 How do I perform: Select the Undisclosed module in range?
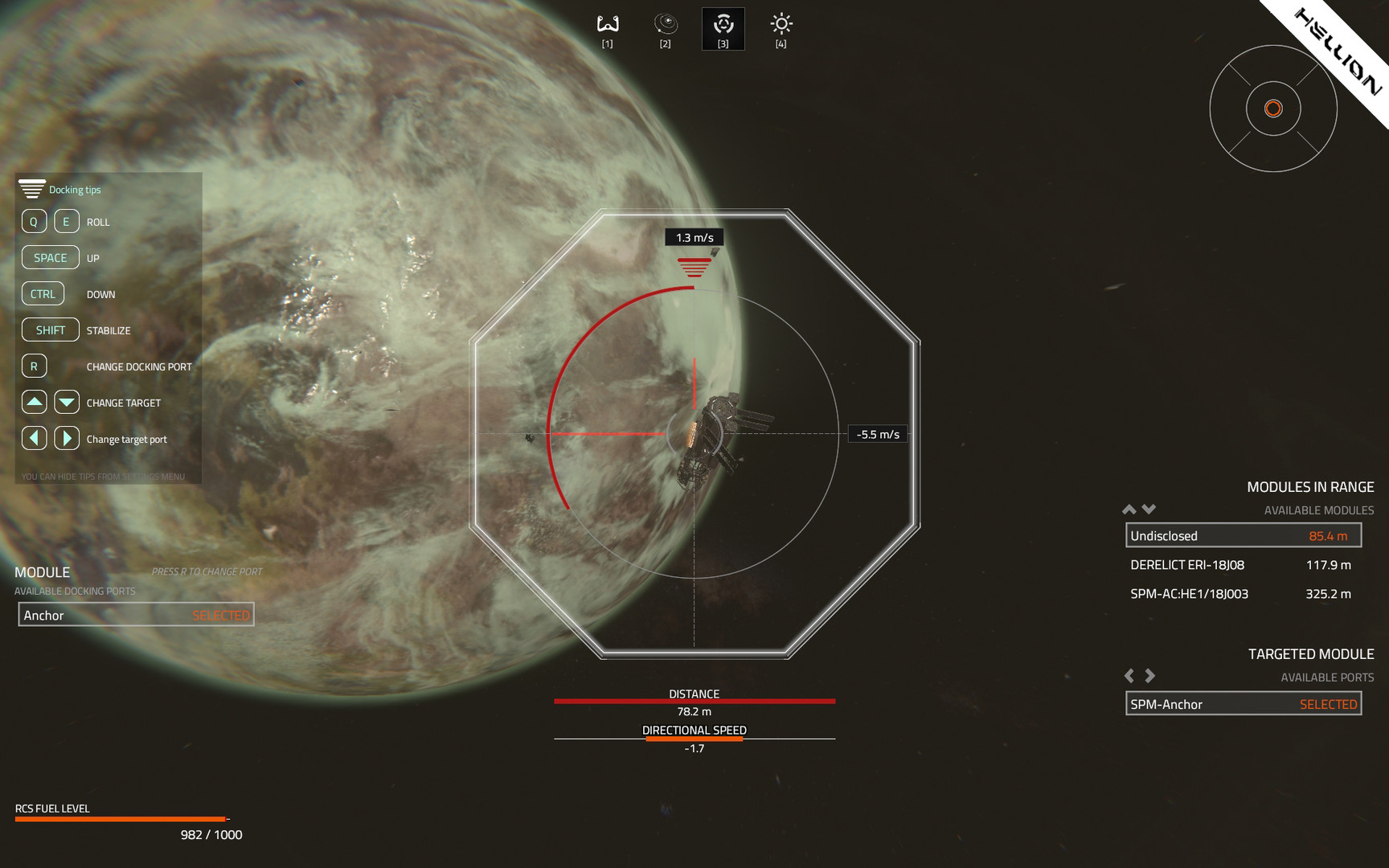tap(1243, 536)
